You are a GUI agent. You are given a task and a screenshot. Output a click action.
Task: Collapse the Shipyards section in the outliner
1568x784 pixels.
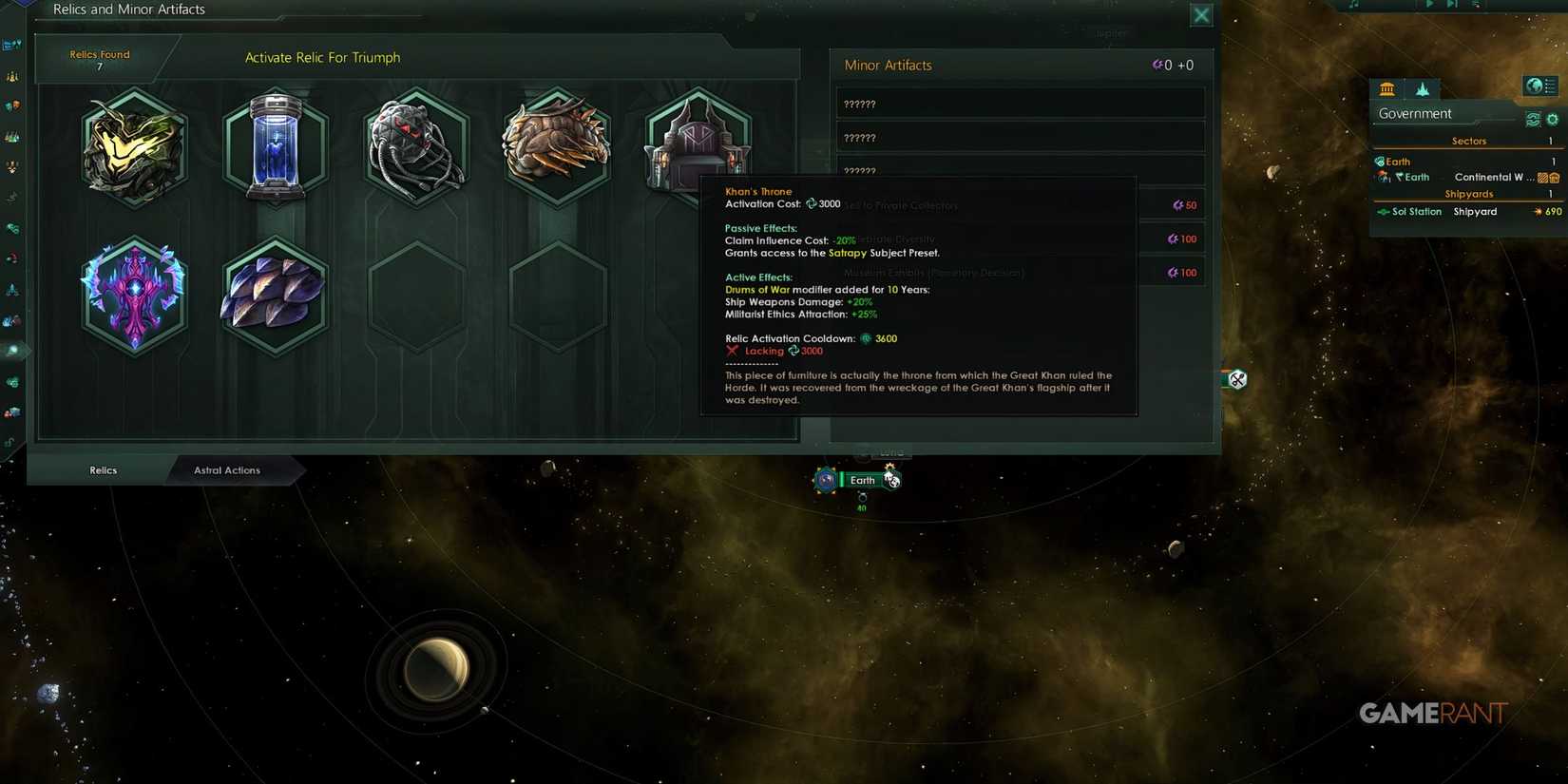(1469, 194)
